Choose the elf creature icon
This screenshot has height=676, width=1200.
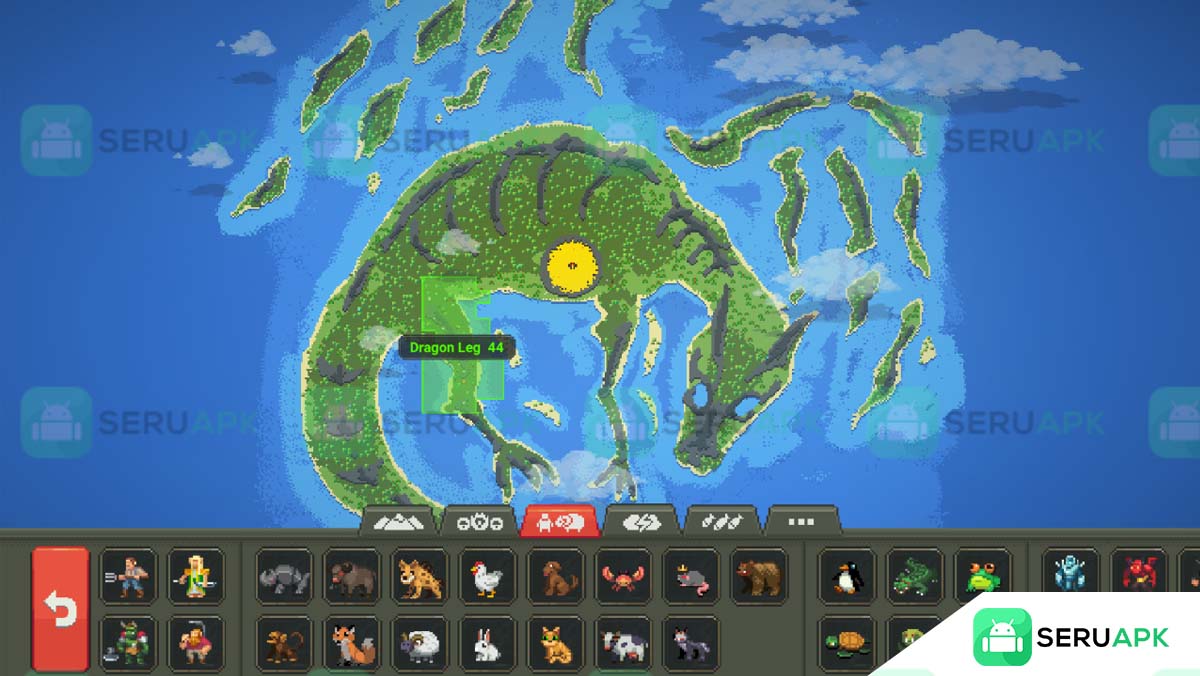(x=196, y=576)
